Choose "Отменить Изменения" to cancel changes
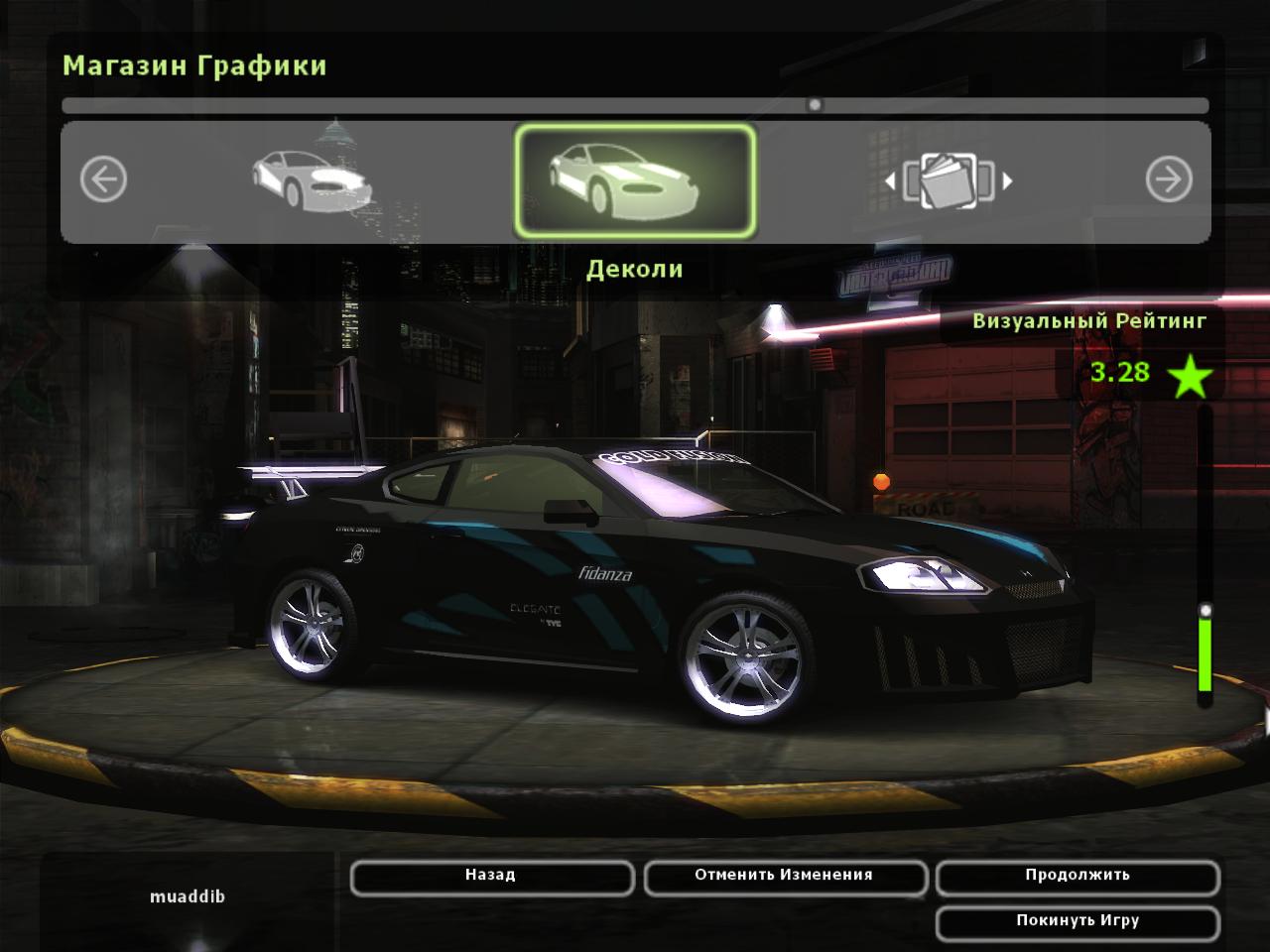Image resolution: width=1270 pixels, height=952 pixels. tap(784, 877)
